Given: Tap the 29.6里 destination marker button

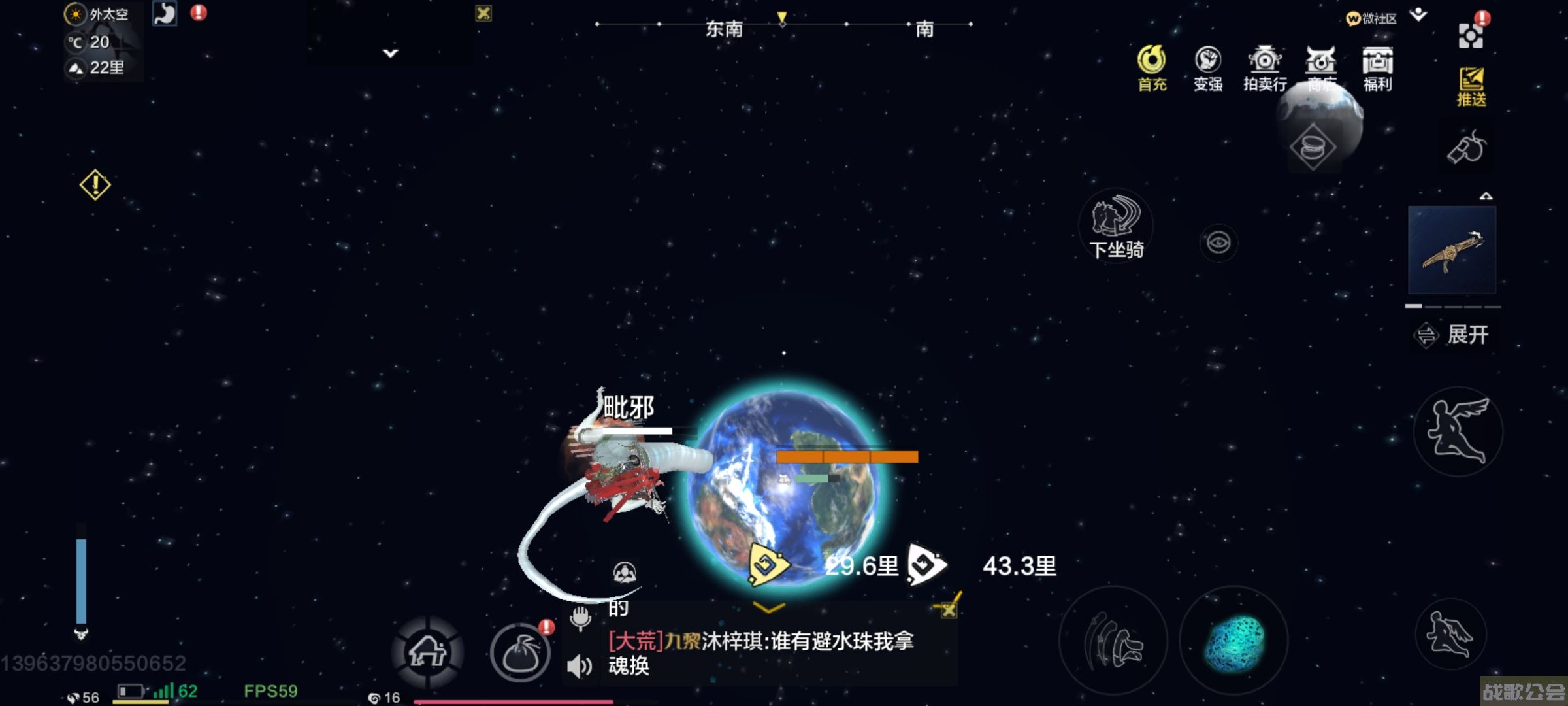Looking at the screenshot, I should click(x=771, y=563).
